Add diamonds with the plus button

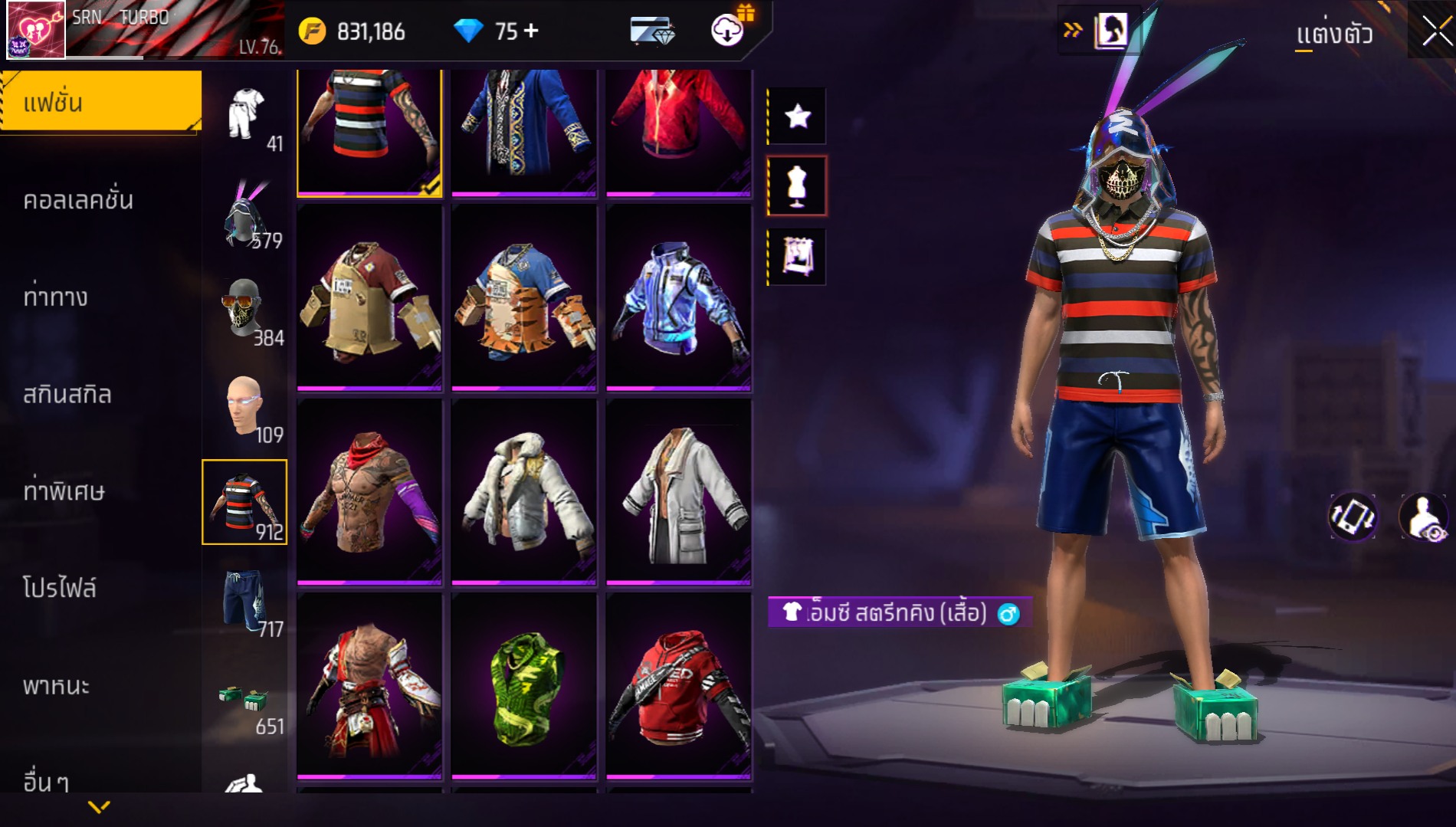[x=531, y=31]
